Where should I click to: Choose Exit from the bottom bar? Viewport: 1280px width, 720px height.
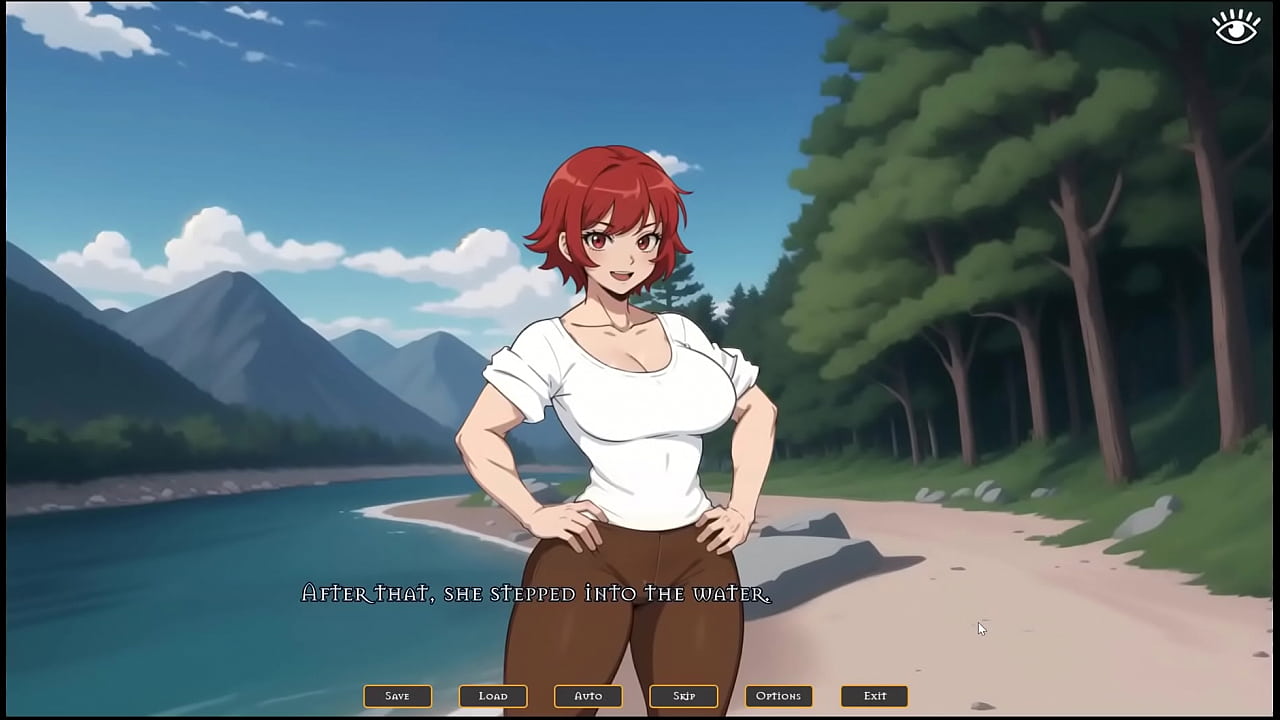tap(875, 695)
